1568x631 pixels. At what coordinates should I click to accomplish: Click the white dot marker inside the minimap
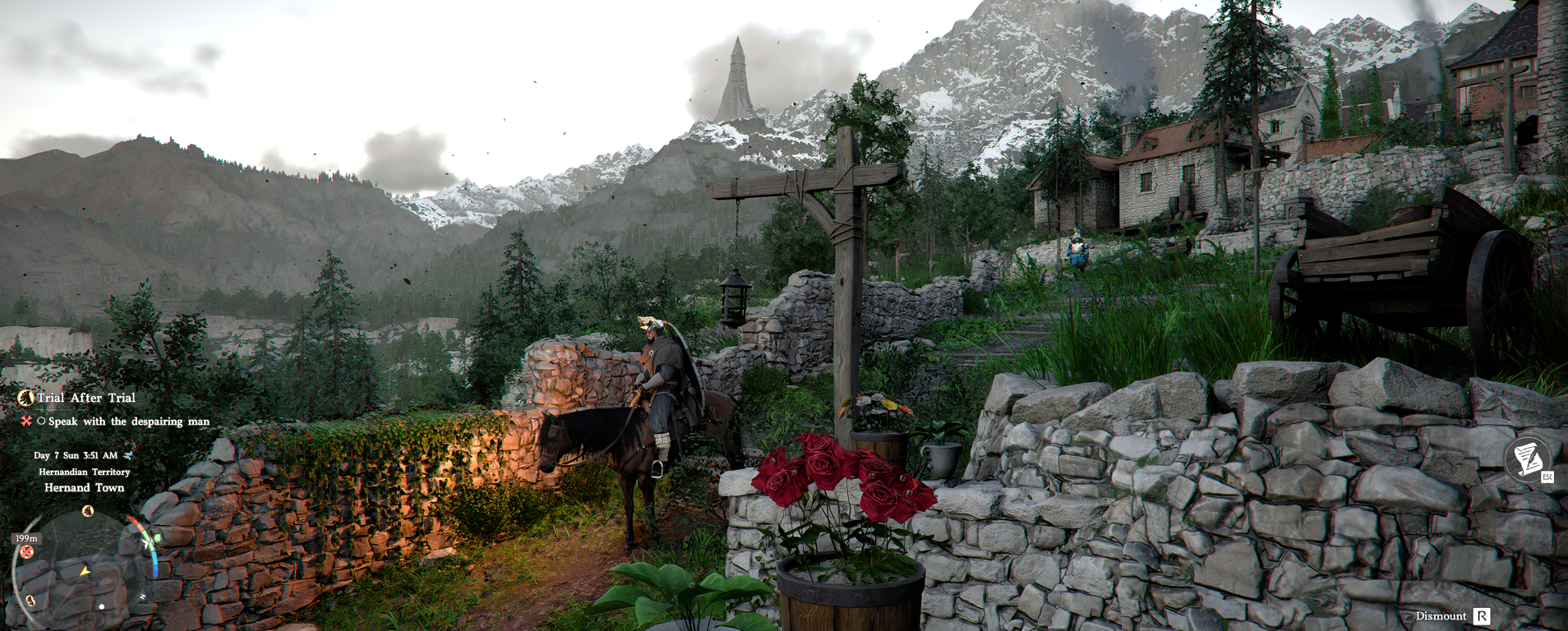tap(101, 606)
